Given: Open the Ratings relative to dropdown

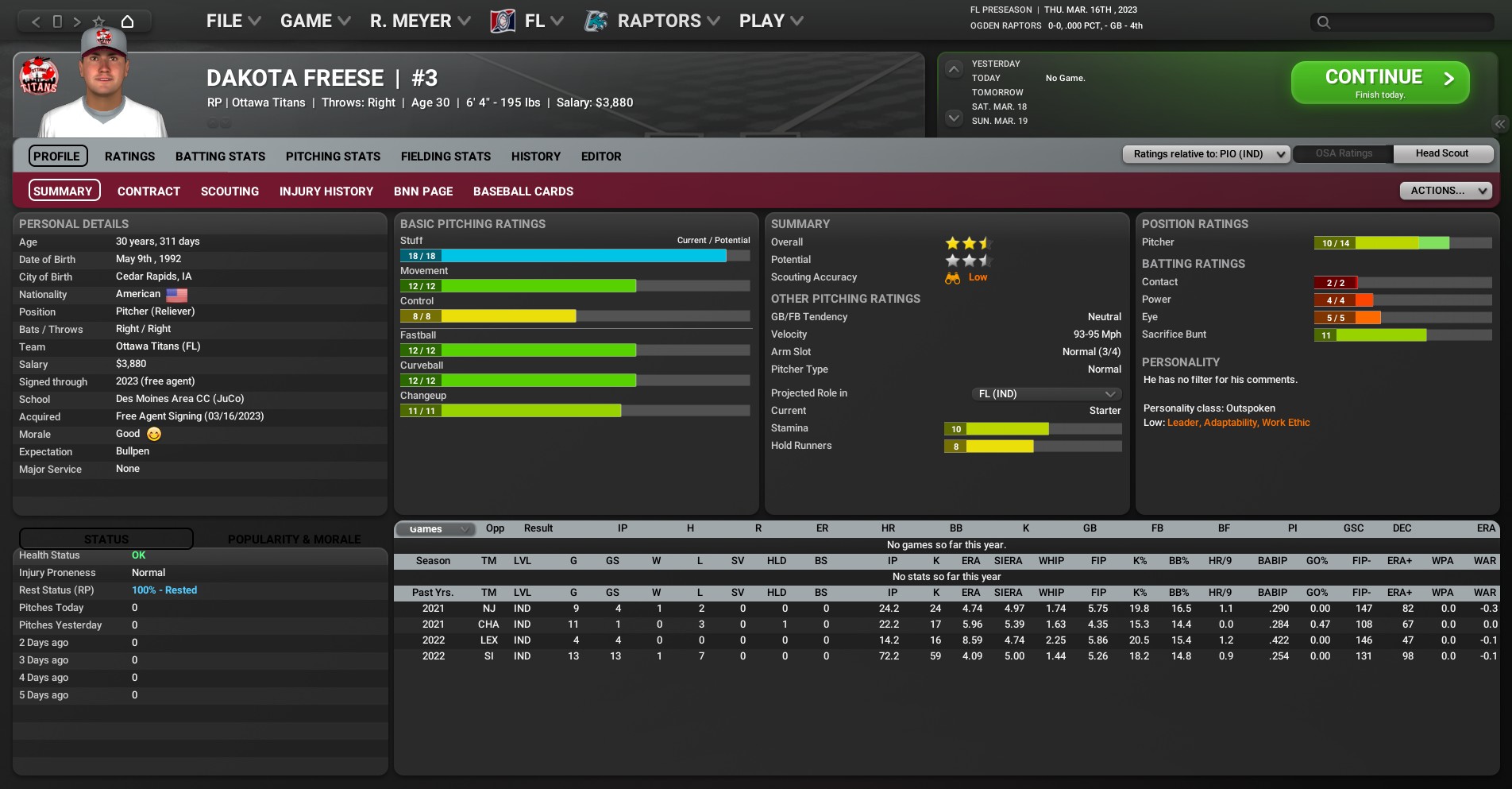Looking at the screenshot, I should (1205, 154).
